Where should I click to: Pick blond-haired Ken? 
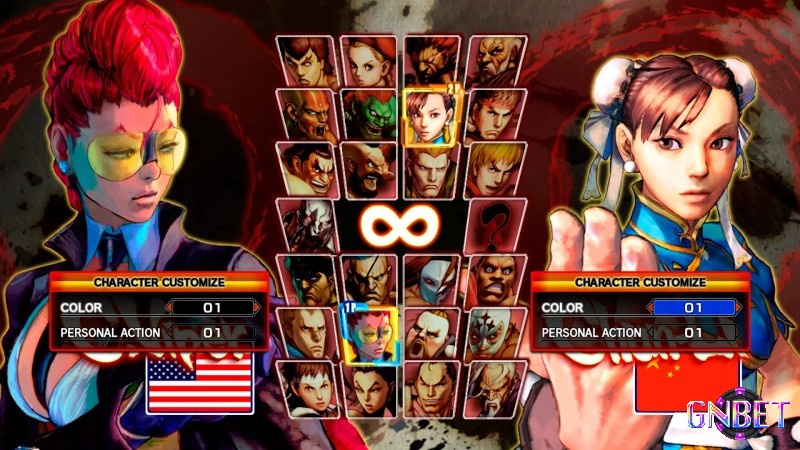coord(493,170)
